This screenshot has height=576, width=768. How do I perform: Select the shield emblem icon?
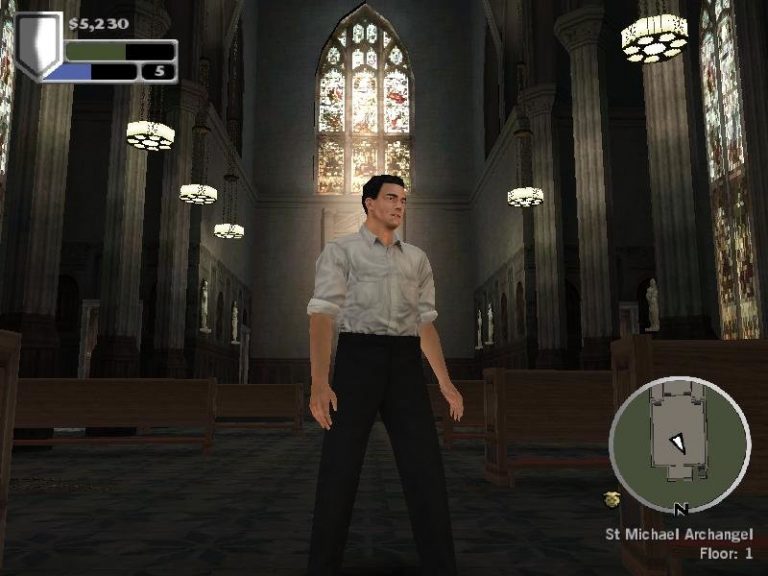pyautogui.click(x=38, y=45)
